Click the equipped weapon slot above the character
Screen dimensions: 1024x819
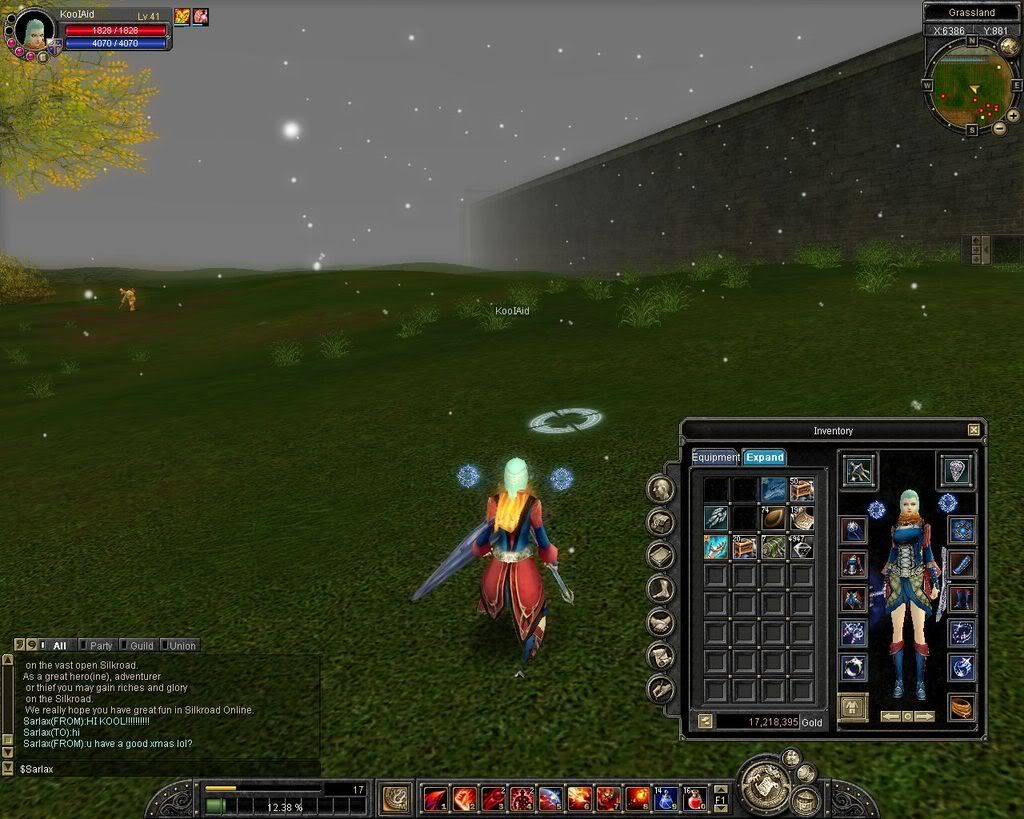pyautogui.click(x=859, y=469)
